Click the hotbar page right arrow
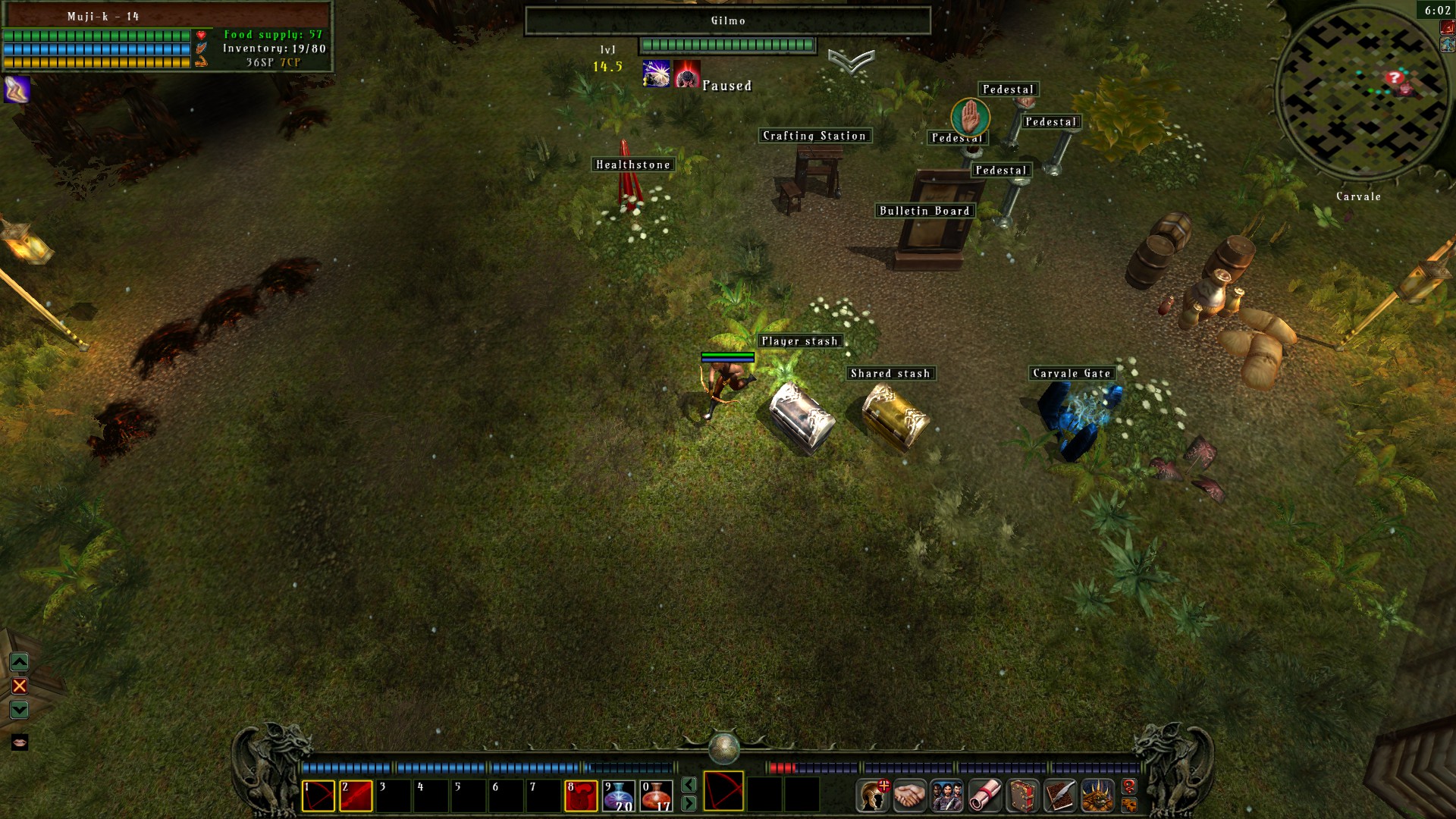 click(x=689, y=803)
